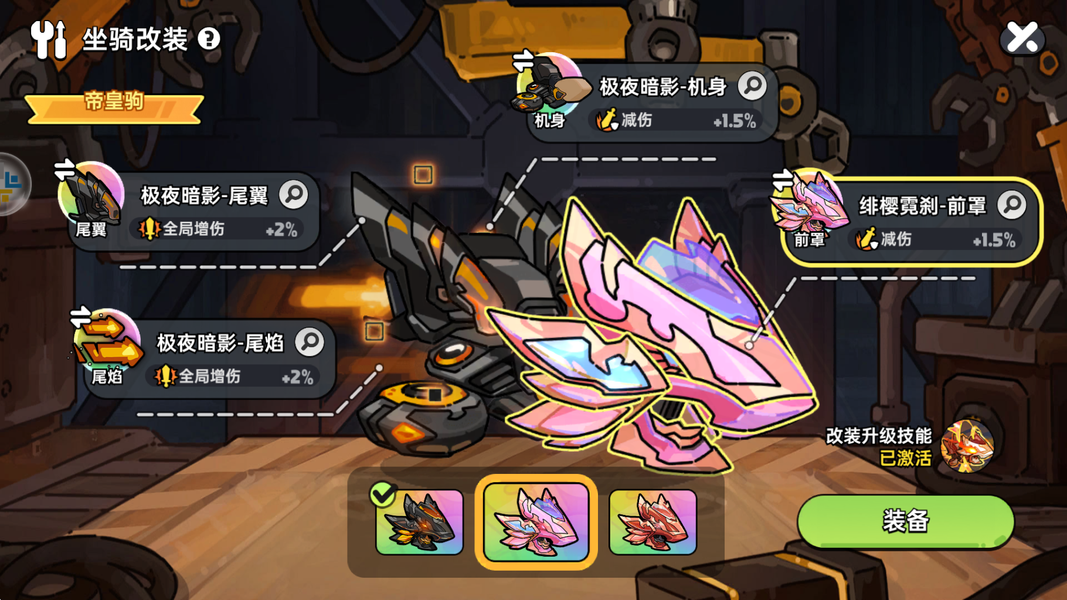This screenshot has height=600, width=1067.
Task: Inspect 极夜暗影-尾焰 with its magnifier
Action: pos(310,342)
